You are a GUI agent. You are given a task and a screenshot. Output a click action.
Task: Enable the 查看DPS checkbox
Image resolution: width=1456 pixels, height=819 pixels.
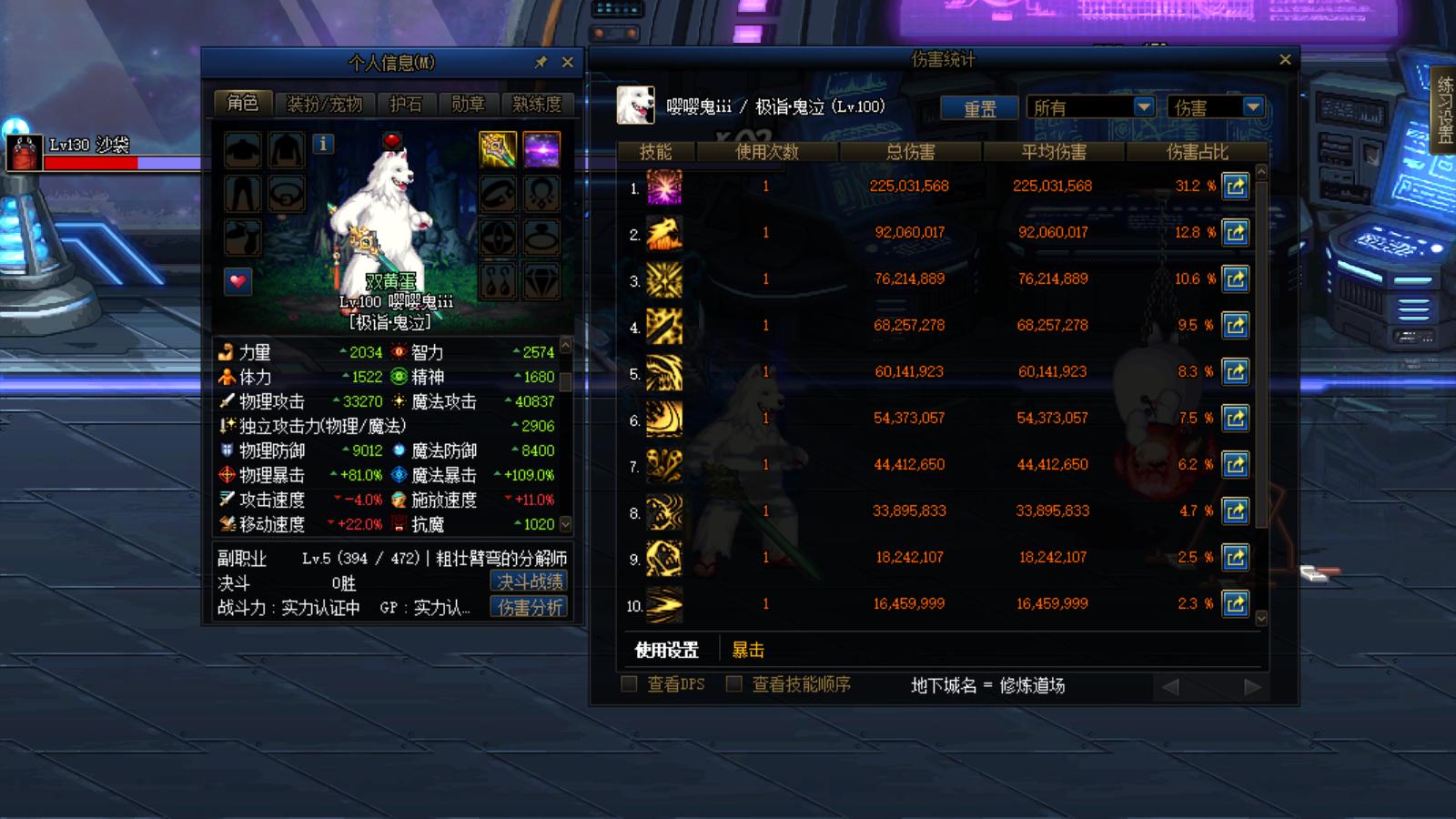[627, 684]
